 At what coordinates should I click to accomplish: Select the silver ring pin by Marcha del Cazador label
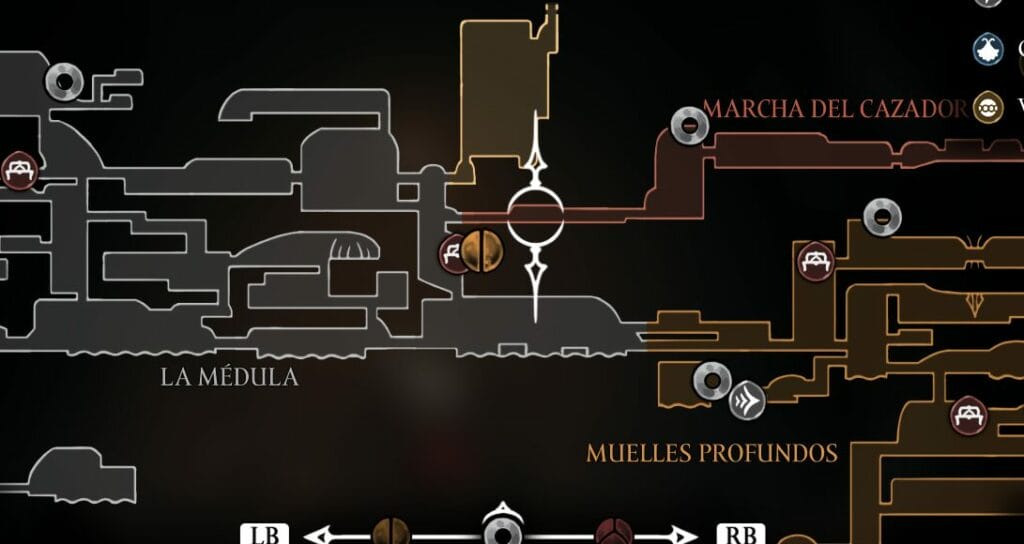[689, 125]
